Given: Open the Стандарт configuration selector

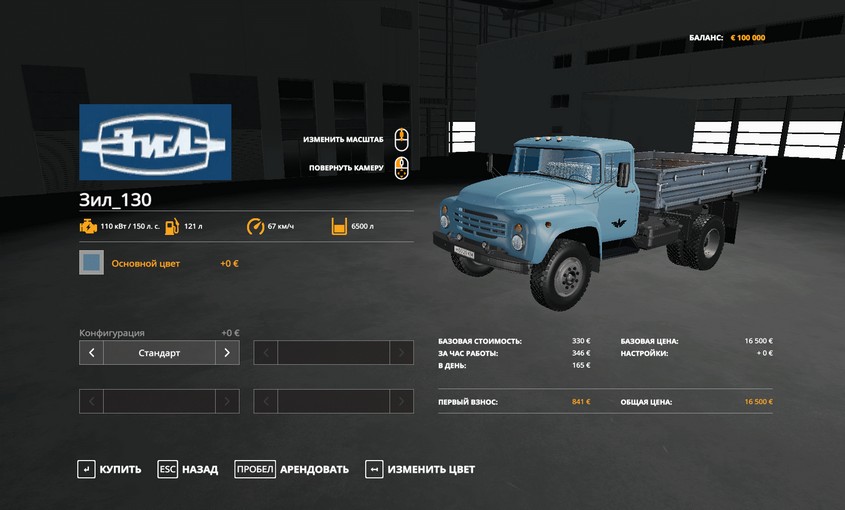Looking at the screenshot, I should tap(159, 352).
